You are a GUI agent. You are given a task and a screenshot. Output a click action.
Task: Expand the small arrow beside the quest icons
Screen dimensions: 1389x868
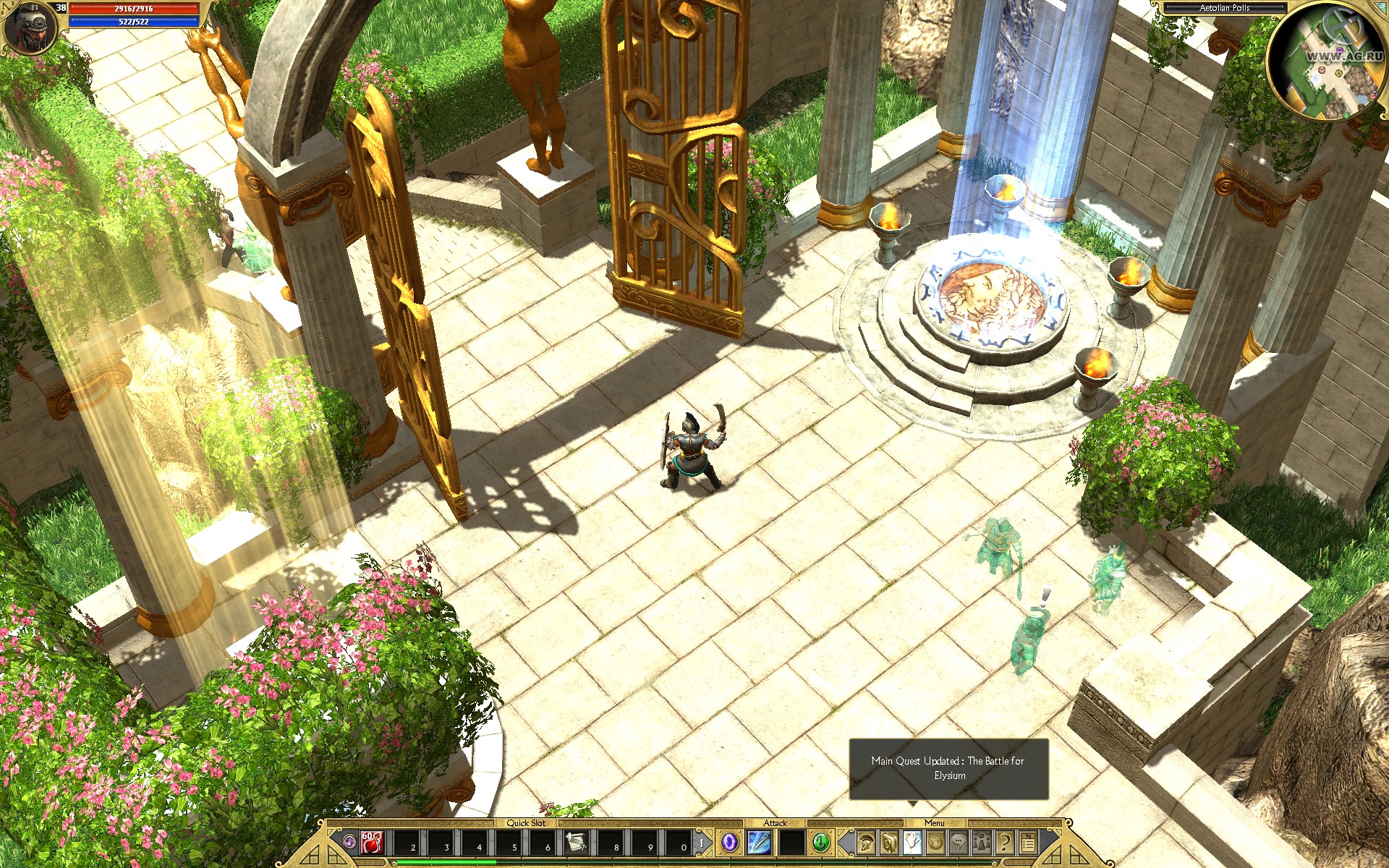1058,832
